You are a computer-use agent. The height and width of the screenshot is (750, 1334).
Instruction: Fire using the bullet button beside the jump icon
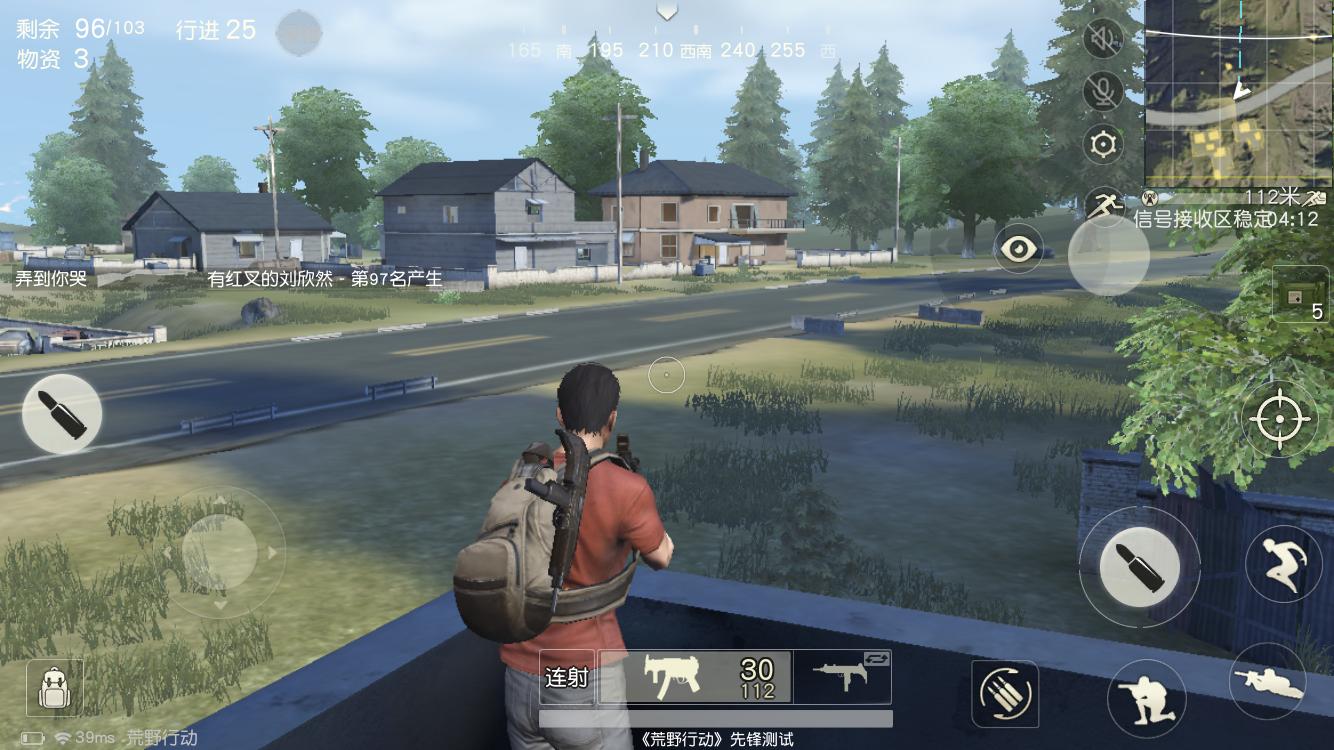tap(1139, 565)
